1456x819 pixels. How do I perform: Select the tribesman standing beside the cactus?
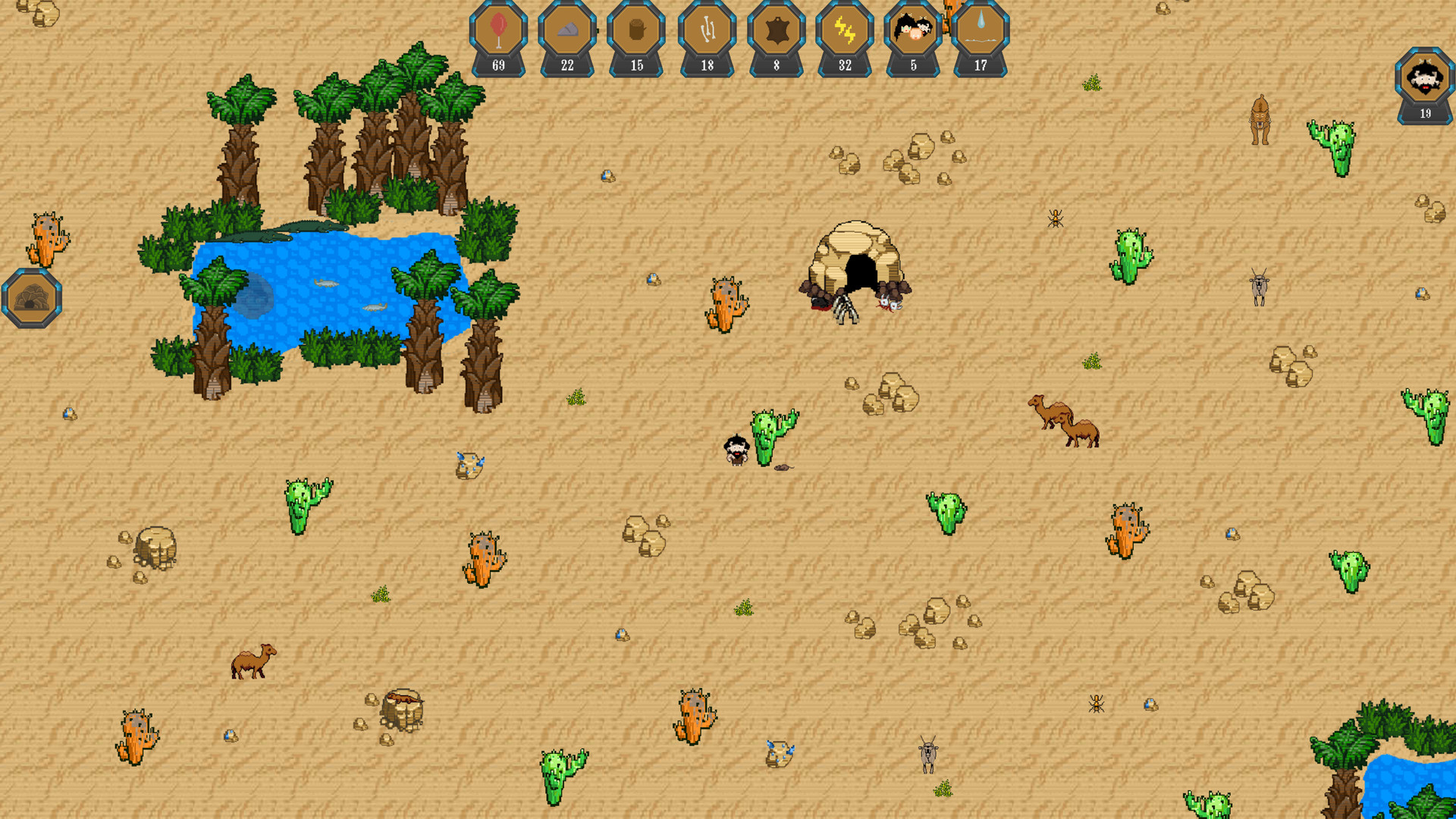coord(736,449)
